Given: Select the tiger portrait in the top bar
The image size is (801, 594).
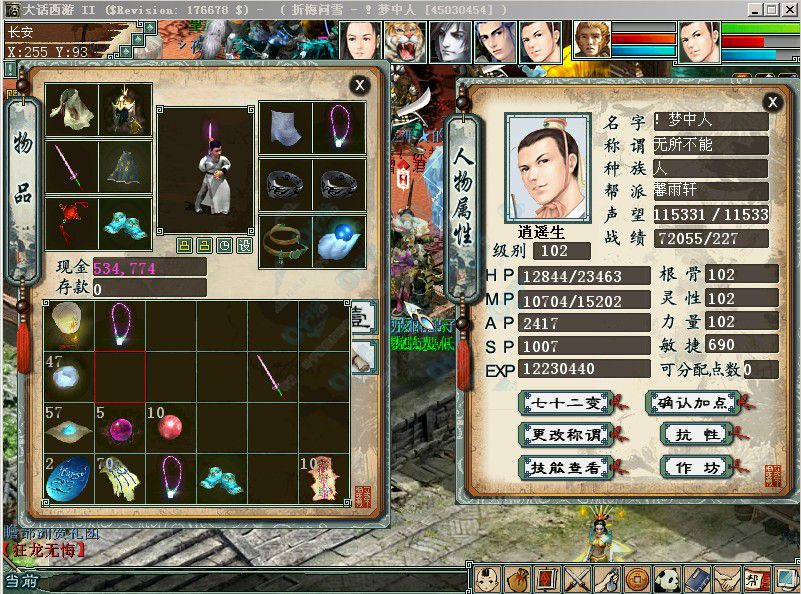Looking at the screenshot, I should point(405,42).
